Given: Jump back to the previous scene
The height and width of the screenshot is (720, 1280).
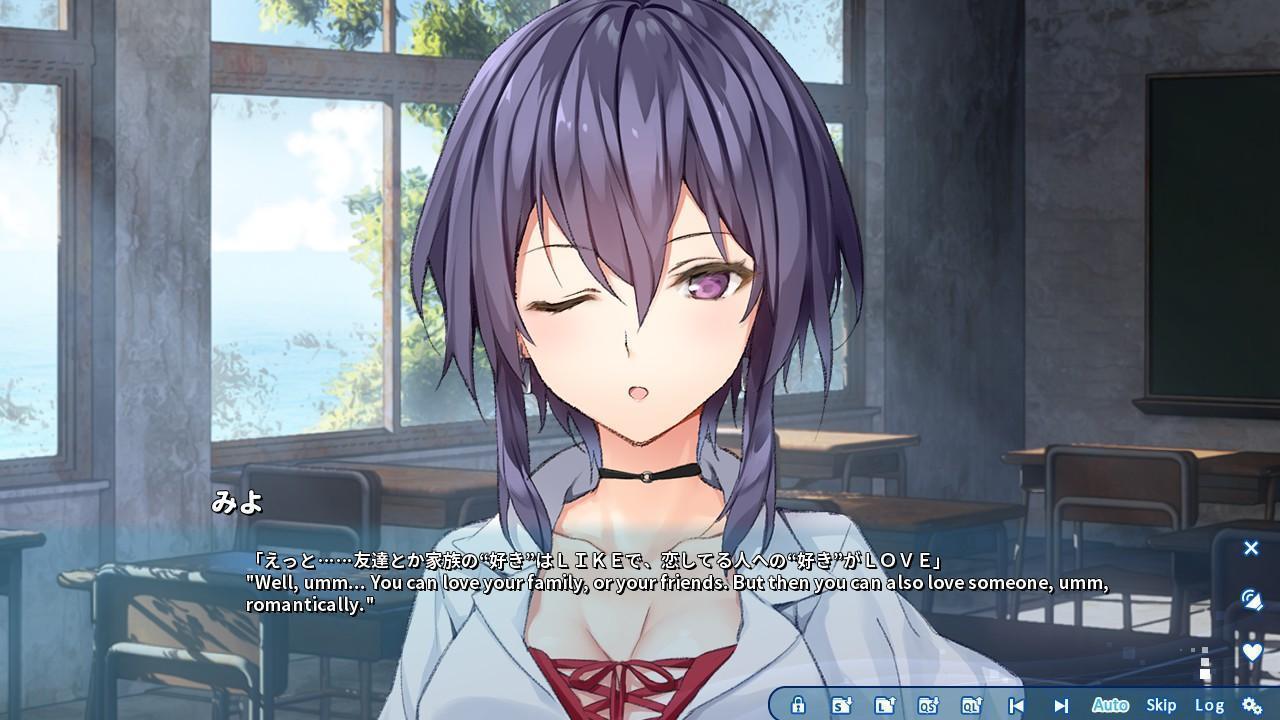Looking at the screenshot, I should (1016, 705).
